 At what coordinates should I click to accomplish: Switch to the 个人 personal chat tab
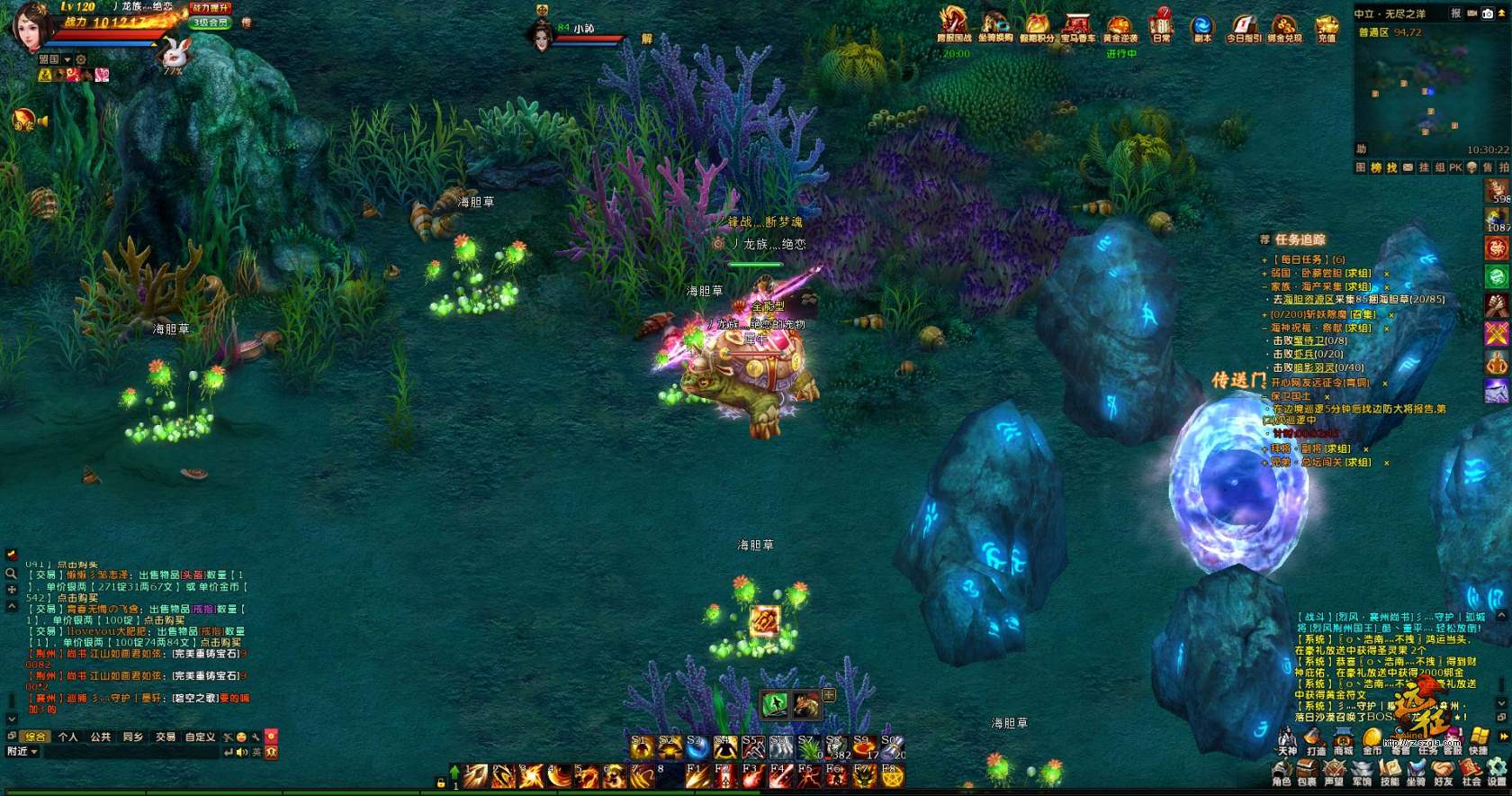pyautogui.click(x=67, y=737)
